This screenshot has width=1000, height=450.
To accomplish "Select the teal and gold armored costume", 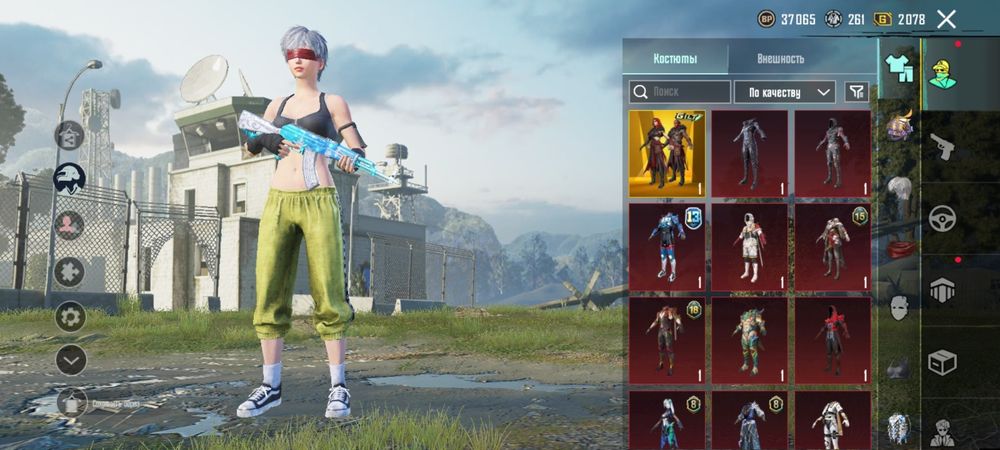I will 749,340.
